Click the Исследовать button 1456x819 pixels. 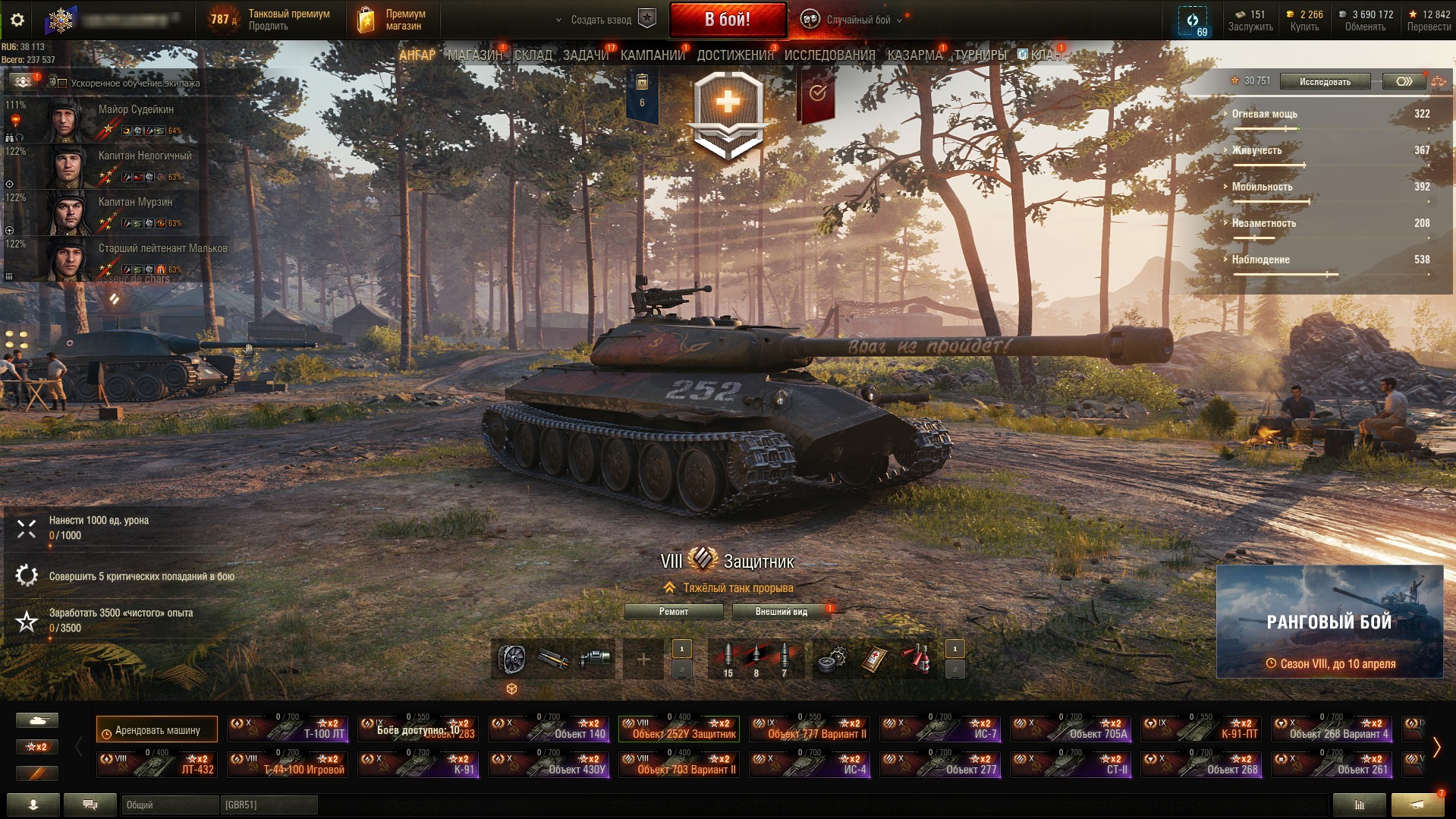1325,81
